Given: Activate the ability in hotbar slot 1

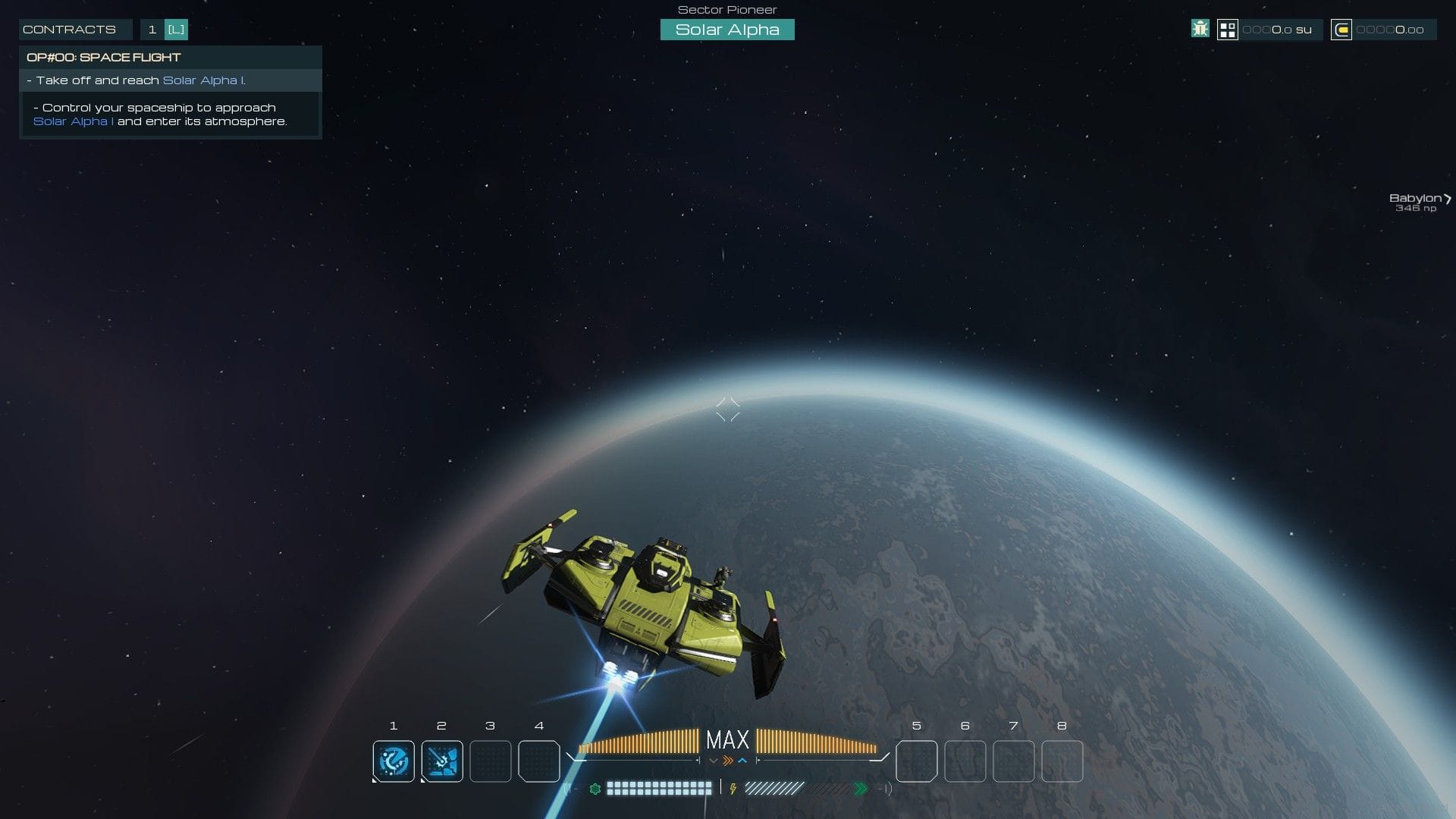Looking at the screenshot, I should (x=393, y=761).
